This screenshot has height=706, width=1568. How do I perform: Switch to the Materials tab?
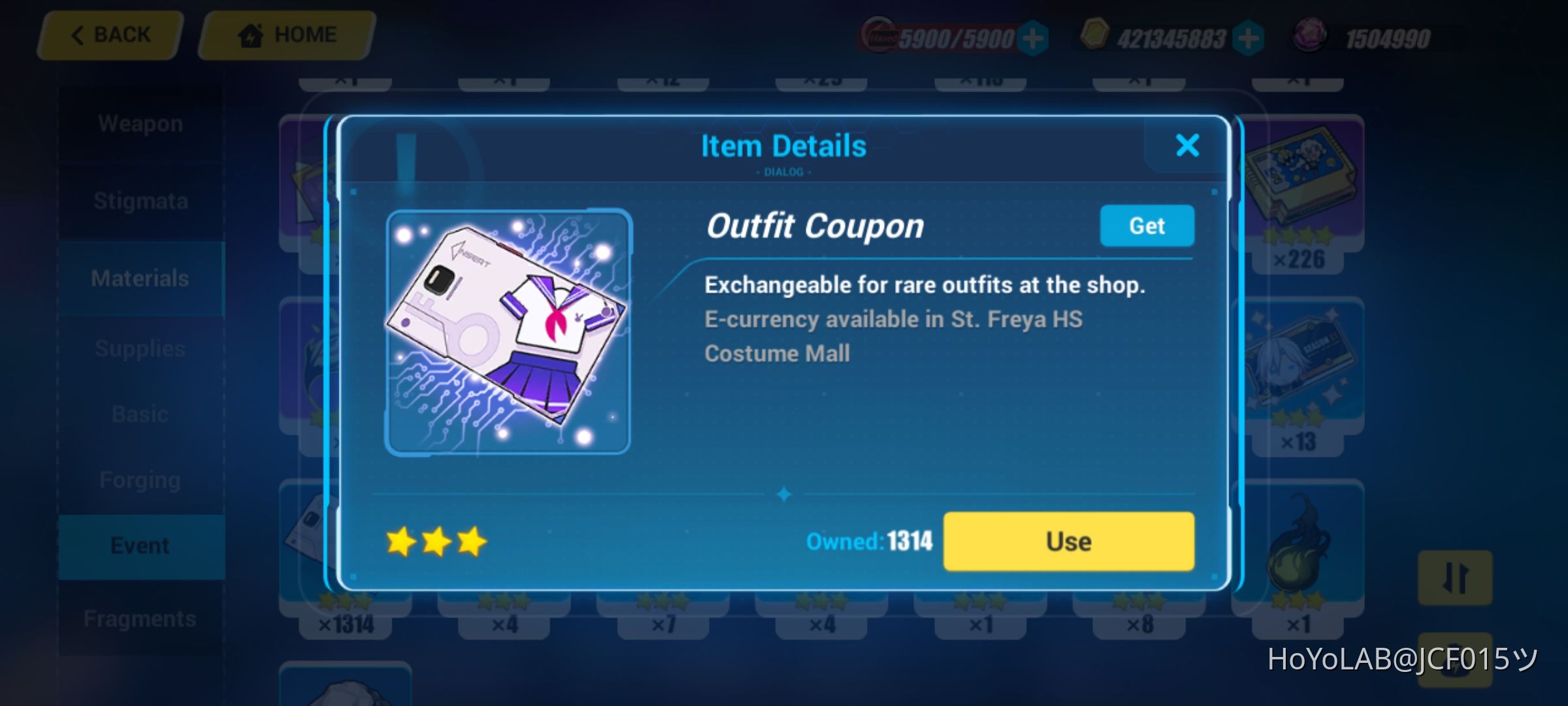(140, 277)
